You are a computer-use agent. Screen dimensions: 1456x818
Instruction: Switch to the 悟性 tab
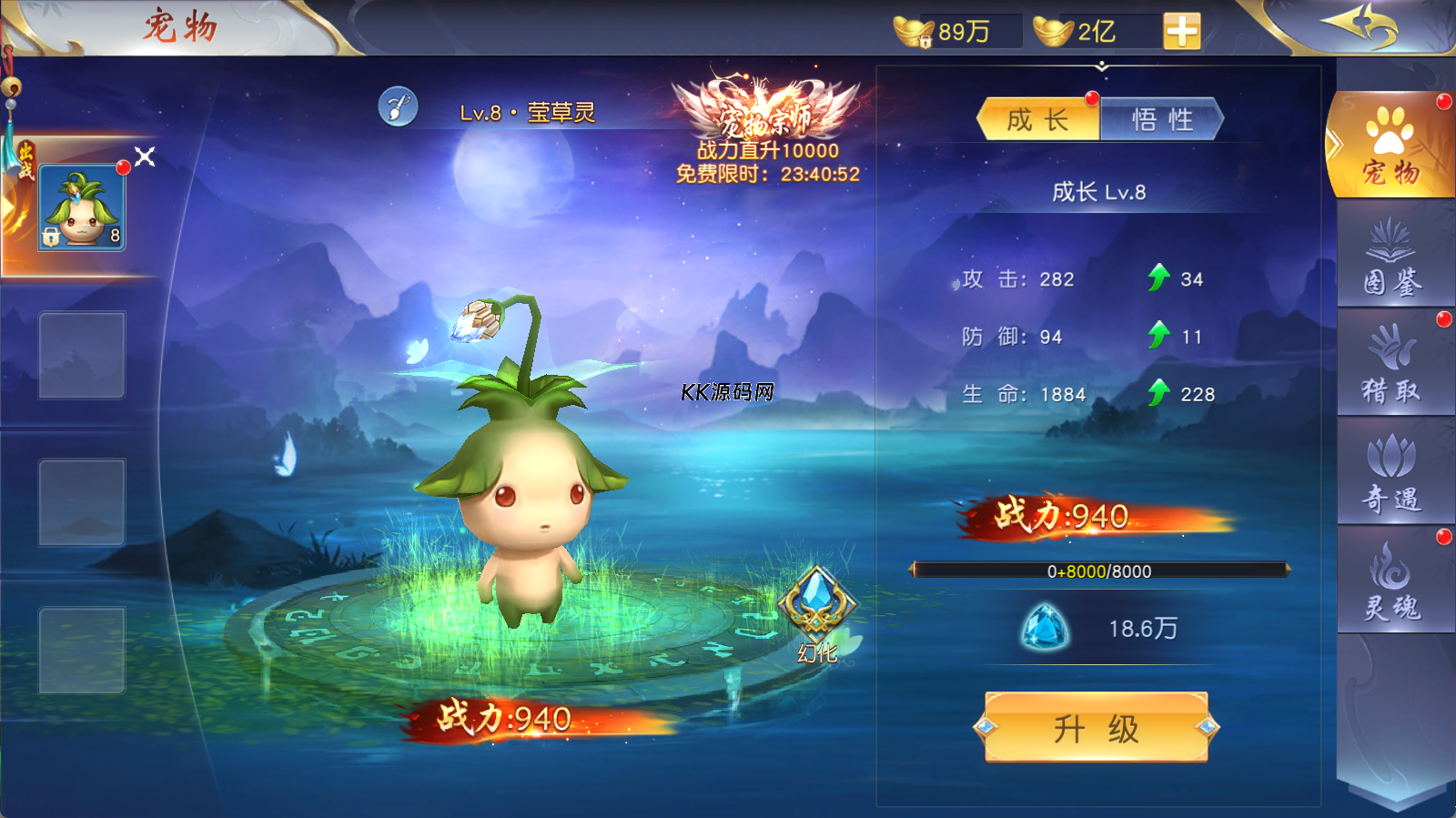tap(1161, 120)
